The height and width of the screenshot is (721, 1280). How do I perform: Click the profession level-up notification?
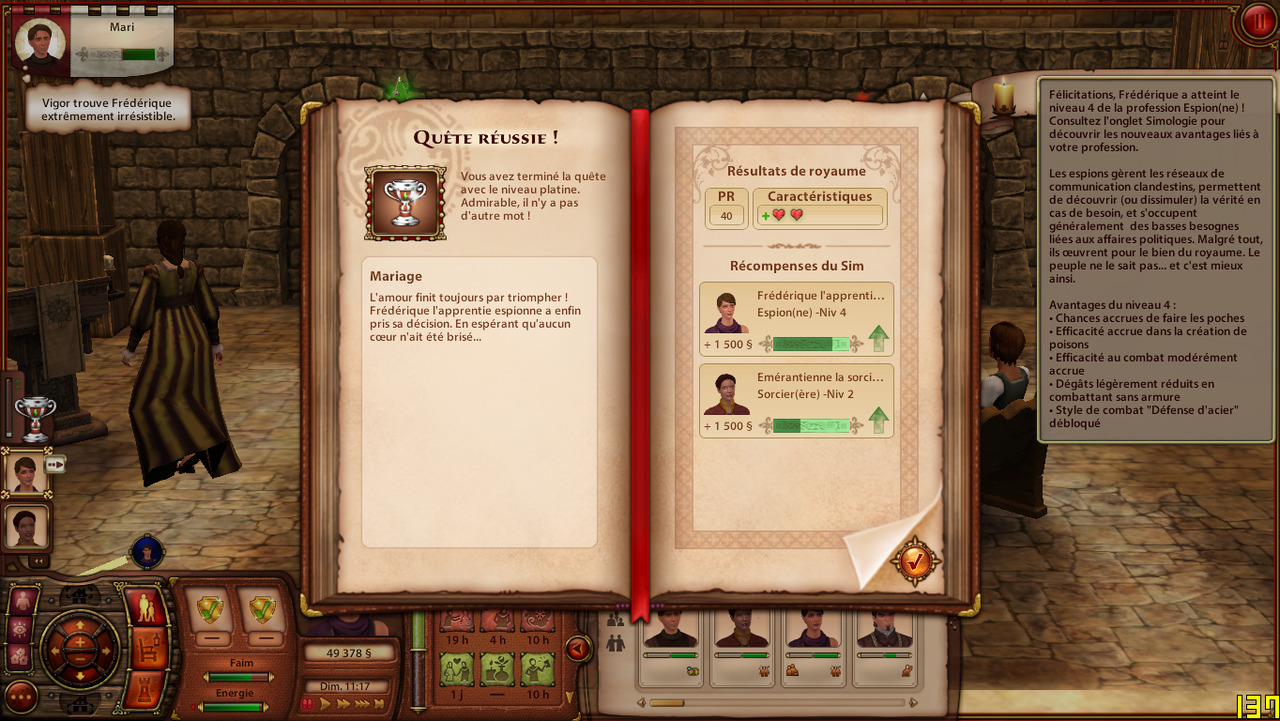pos(1157,260)
